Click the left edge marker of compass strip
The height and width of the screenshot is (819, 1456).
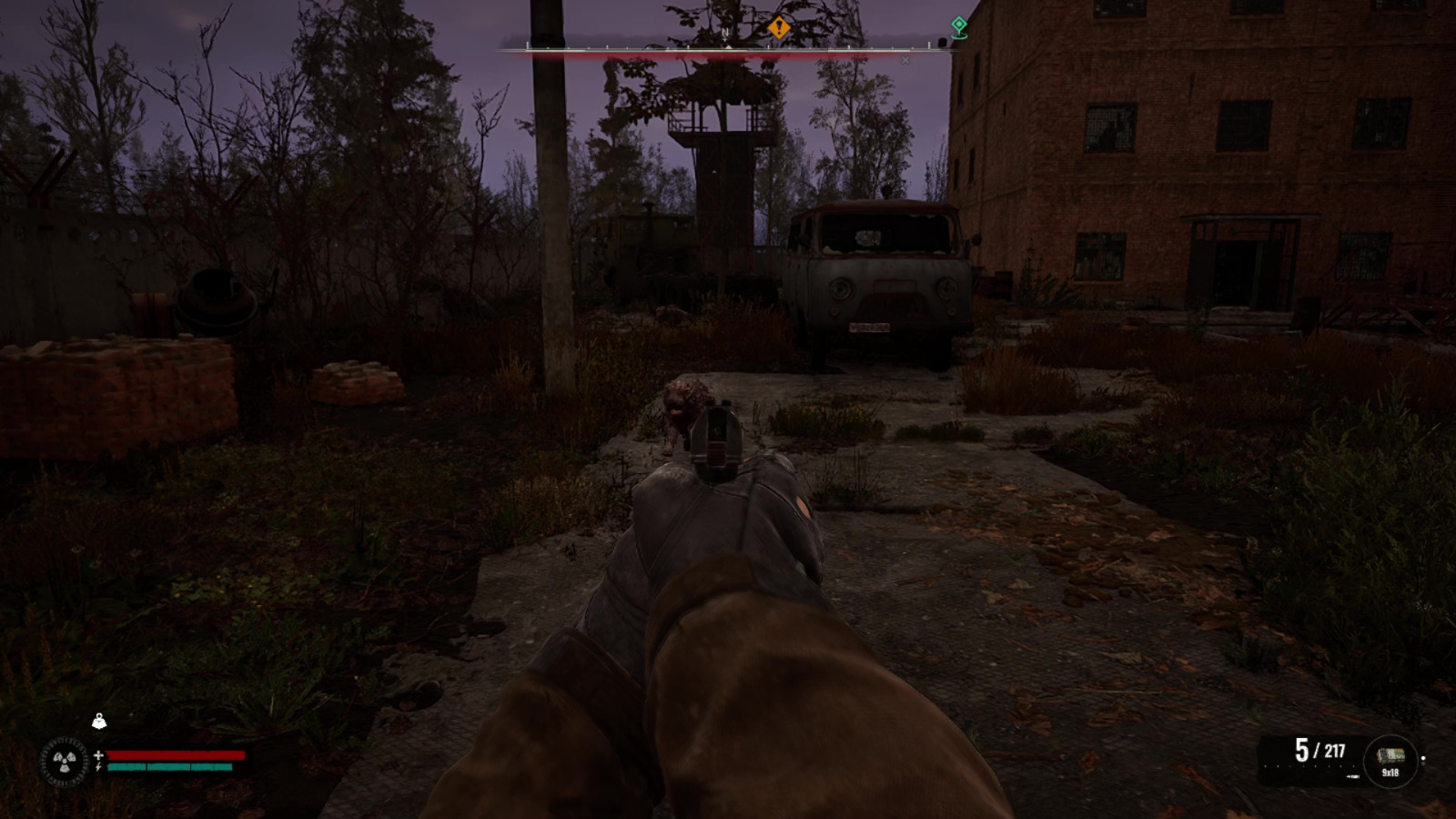[527, 44]
